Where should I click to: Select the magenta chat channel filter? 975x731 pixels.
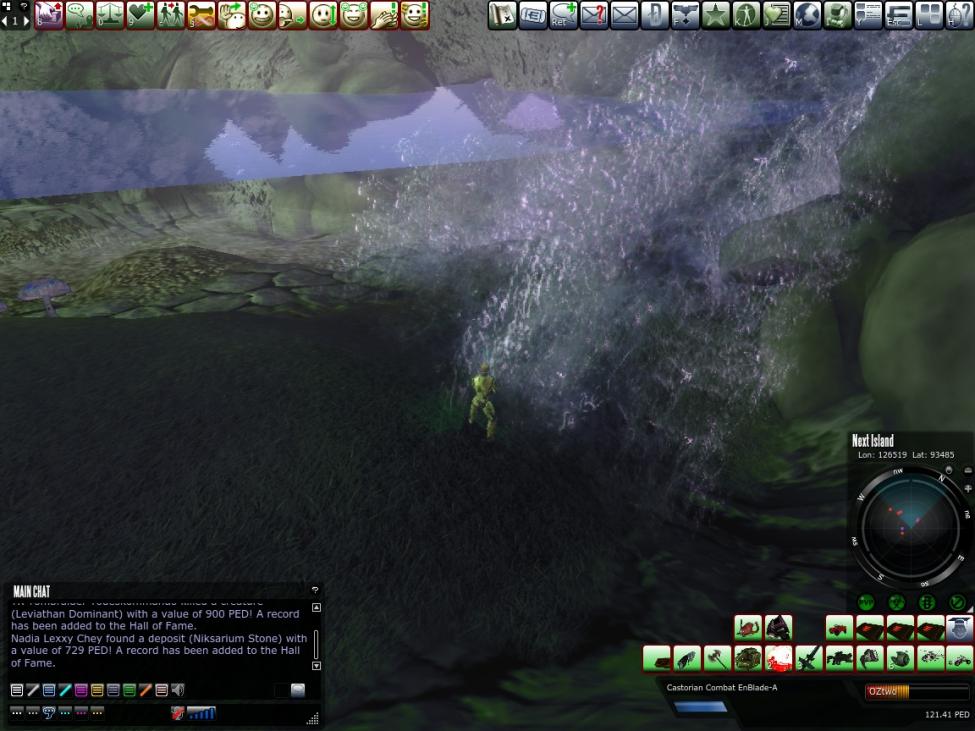(x=81, y=690)
